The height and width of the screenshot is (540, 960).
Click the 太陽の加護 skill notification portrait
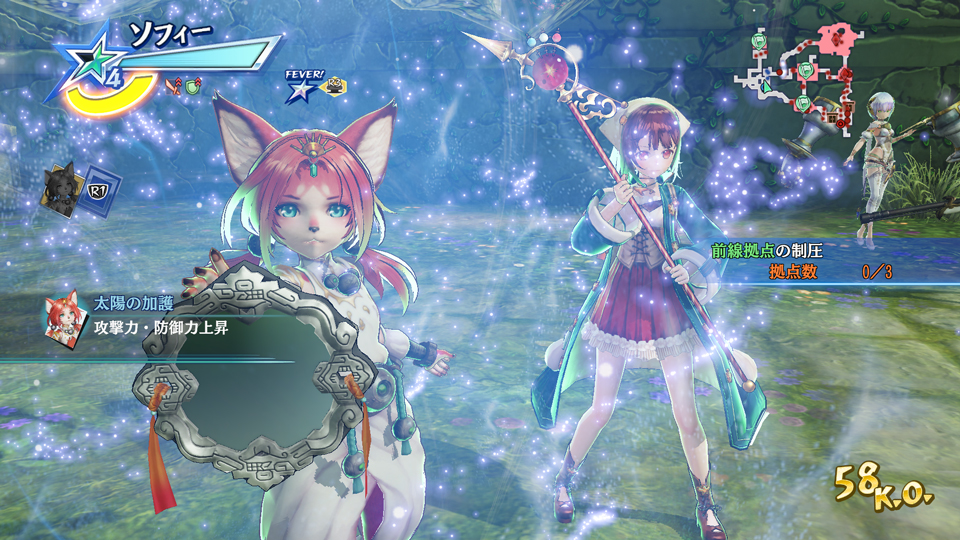point(63,316)
